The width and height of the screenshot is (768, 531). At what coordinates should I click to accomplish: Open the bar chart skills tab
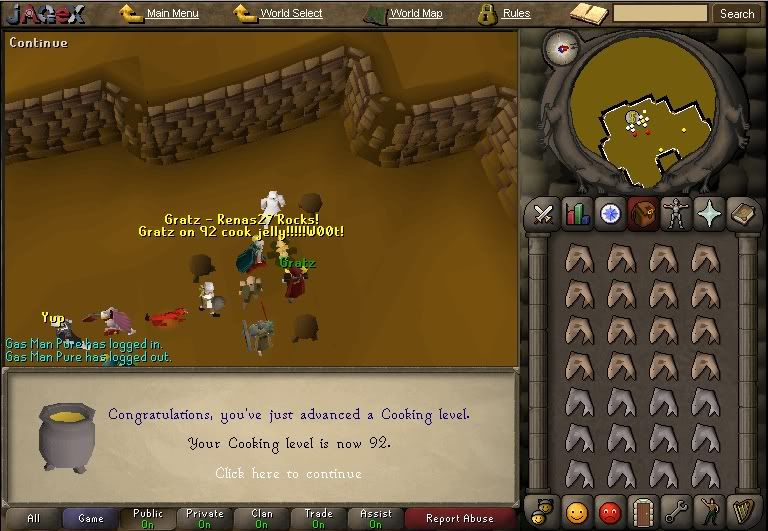[577, 213]
